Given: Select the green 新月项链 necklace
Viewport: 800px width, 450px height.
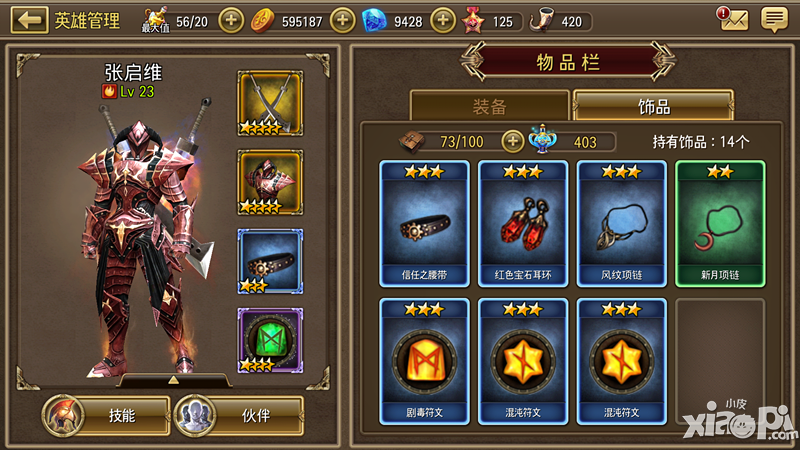Looking at the screenshot, I should (x=720, y=224).
